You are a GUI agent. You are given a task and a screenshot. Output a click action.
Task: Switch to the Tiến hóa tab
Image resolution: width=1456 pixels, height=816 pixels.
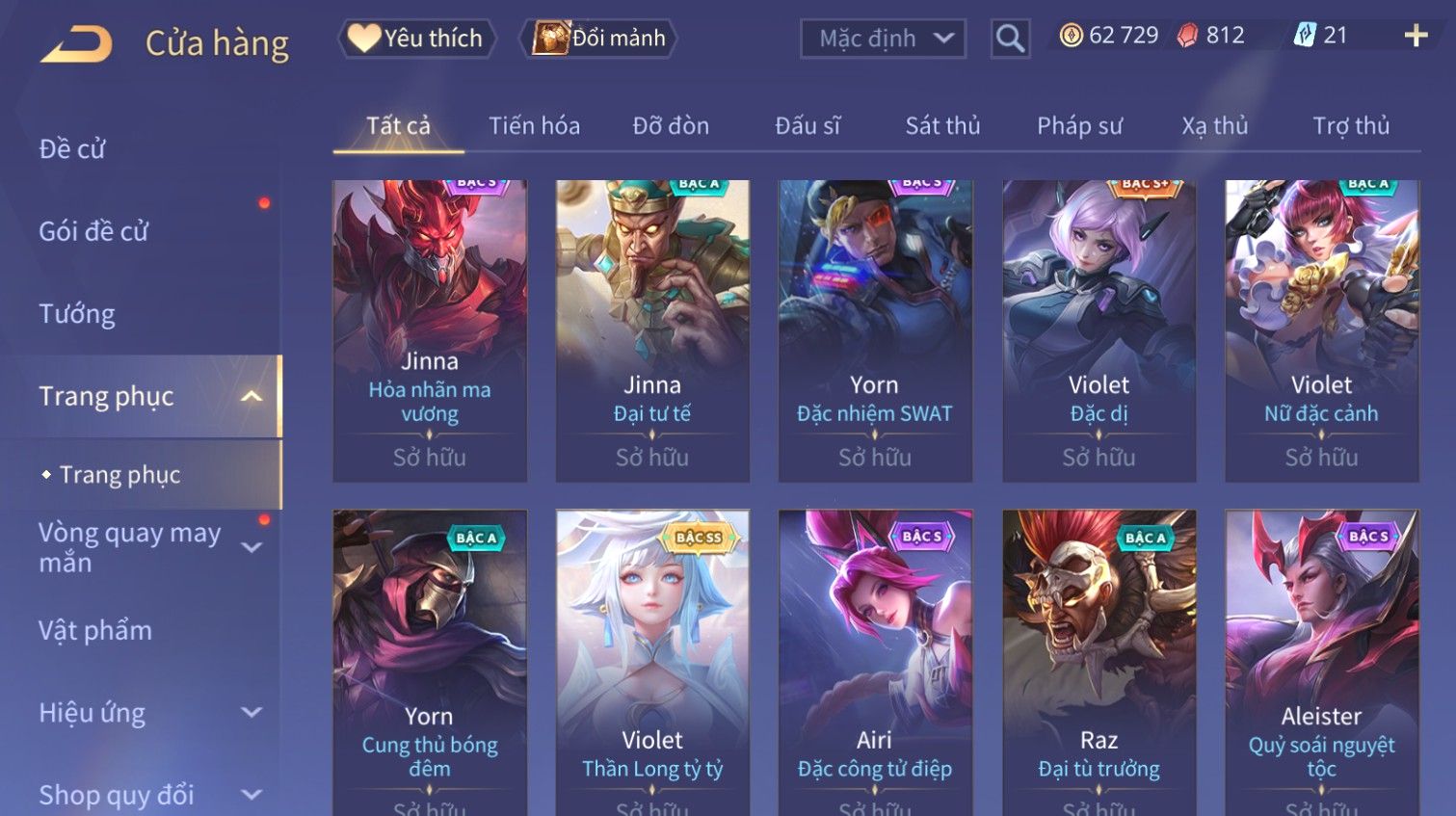(534, 126)
